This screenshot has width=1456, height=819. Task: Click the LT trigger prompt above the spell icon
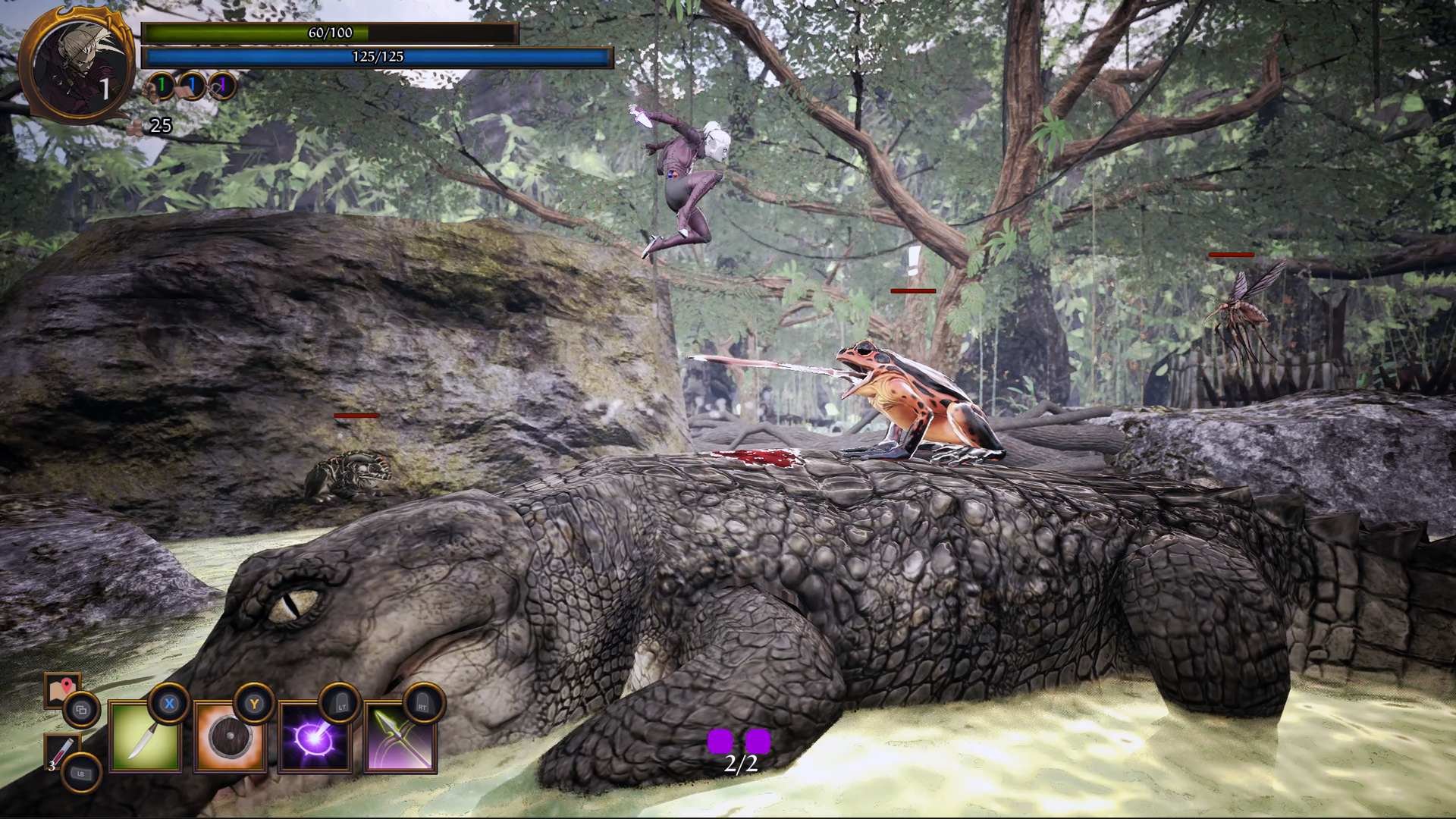[340, 704]
